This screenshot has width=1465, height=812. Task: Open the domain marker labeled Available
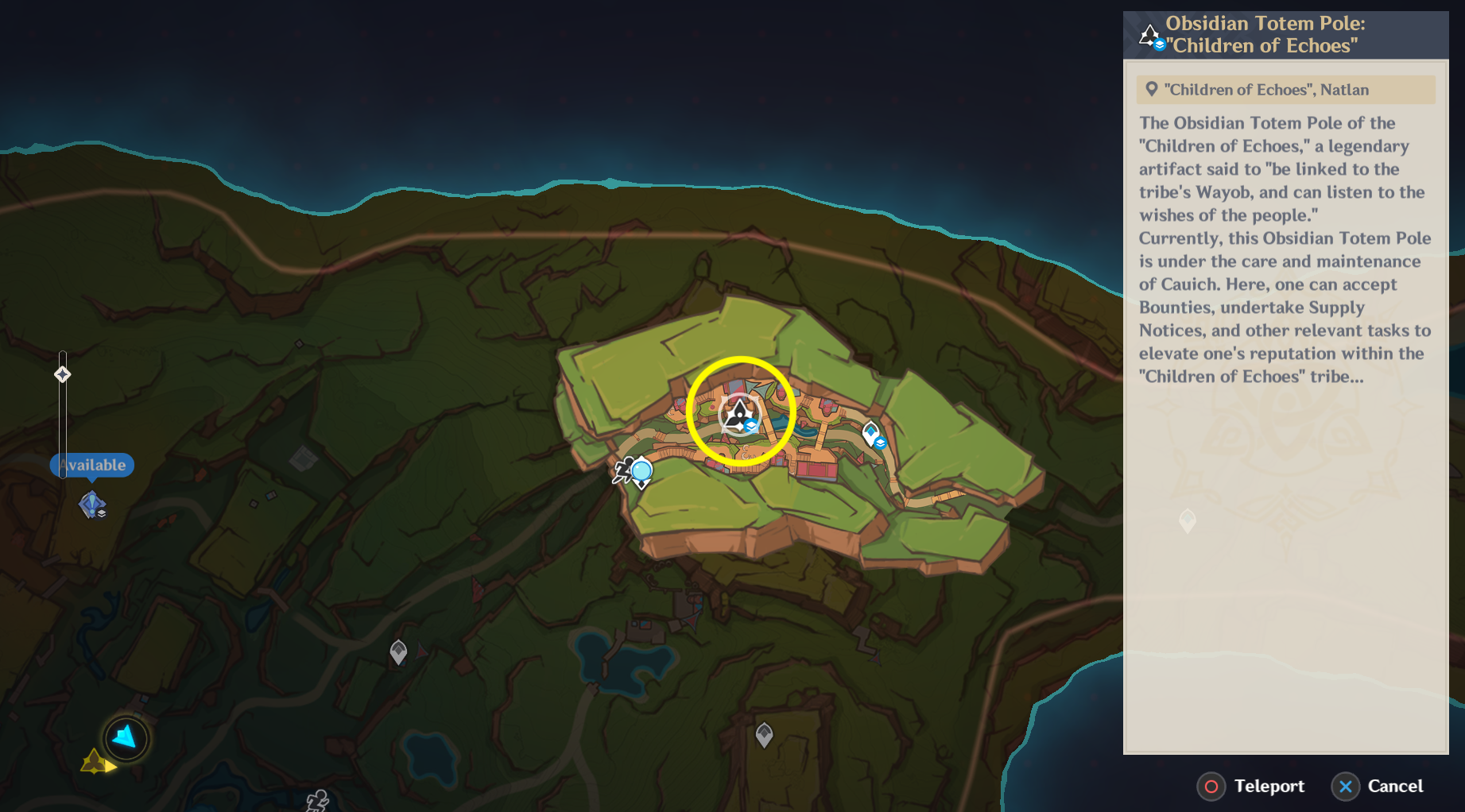(92, 504)
